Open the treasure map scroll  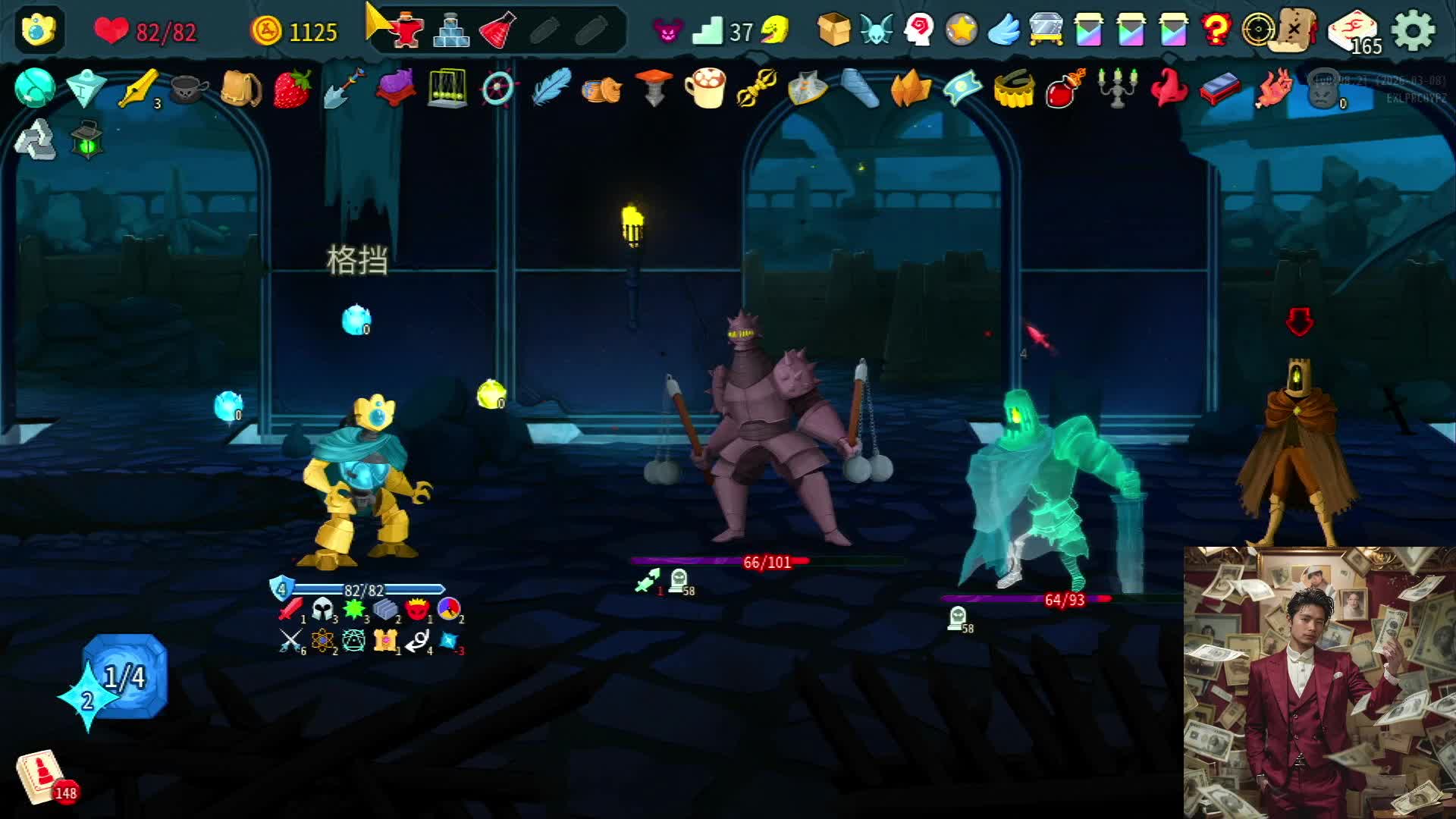tap(1295, 30)
